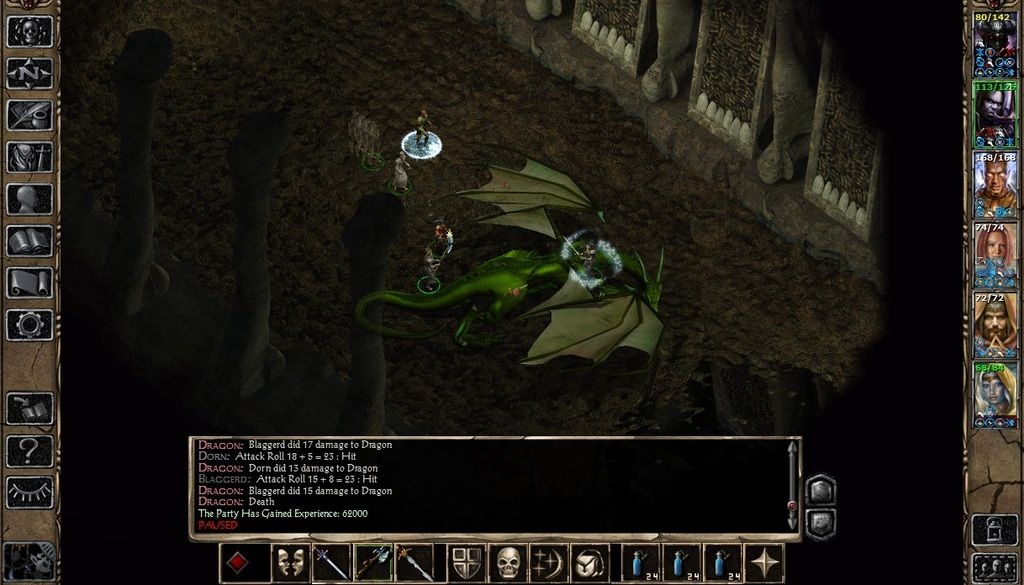The height and width of the screenshot is (585, 1024).
Task: Click the twin masks action button
Action: 291,563
